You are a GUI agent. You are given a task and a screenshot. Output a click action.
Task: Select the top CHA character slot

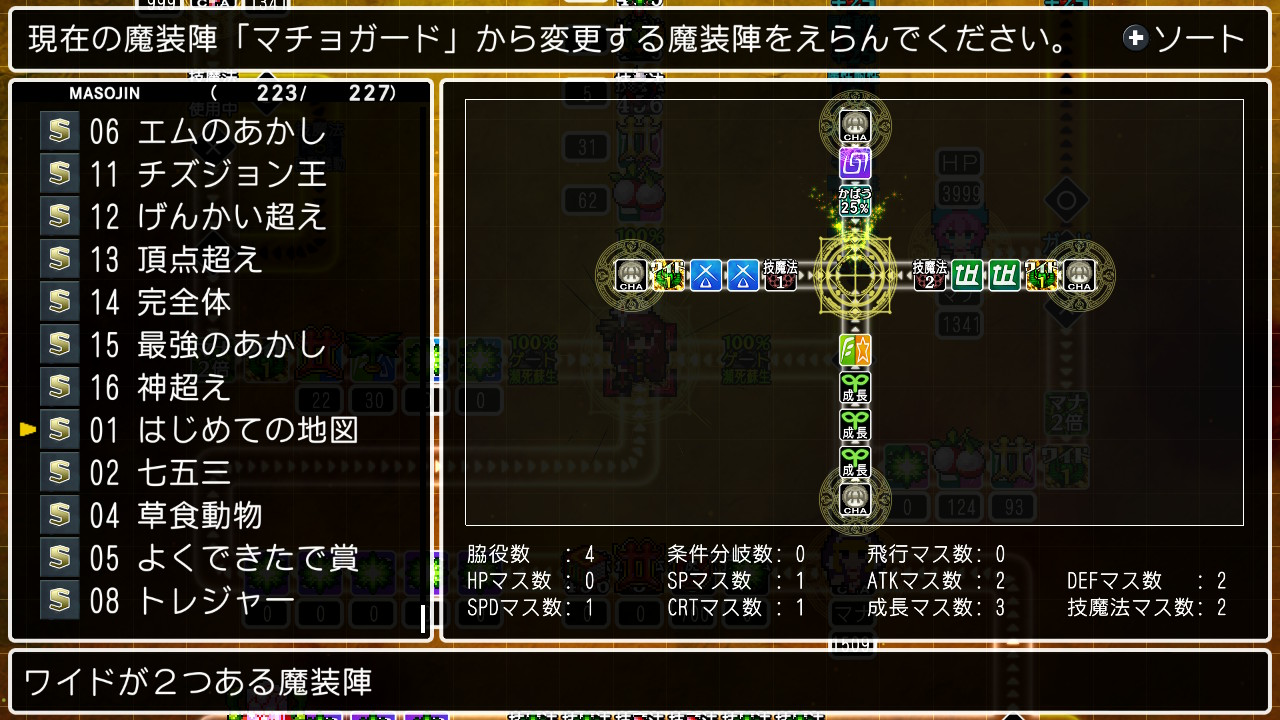pos(854,126)
